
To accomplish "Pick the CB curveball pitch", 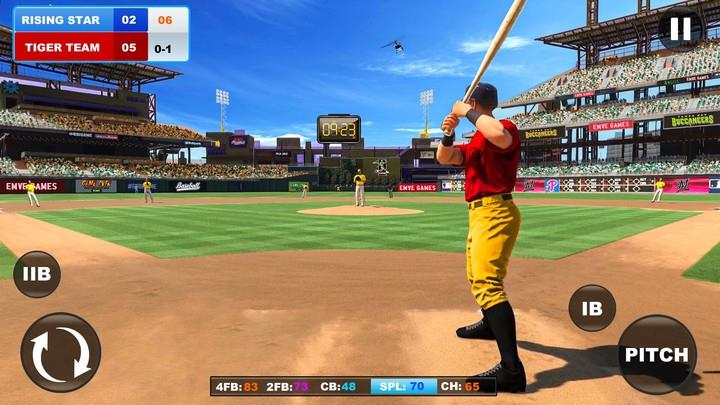I will [340, 386].
